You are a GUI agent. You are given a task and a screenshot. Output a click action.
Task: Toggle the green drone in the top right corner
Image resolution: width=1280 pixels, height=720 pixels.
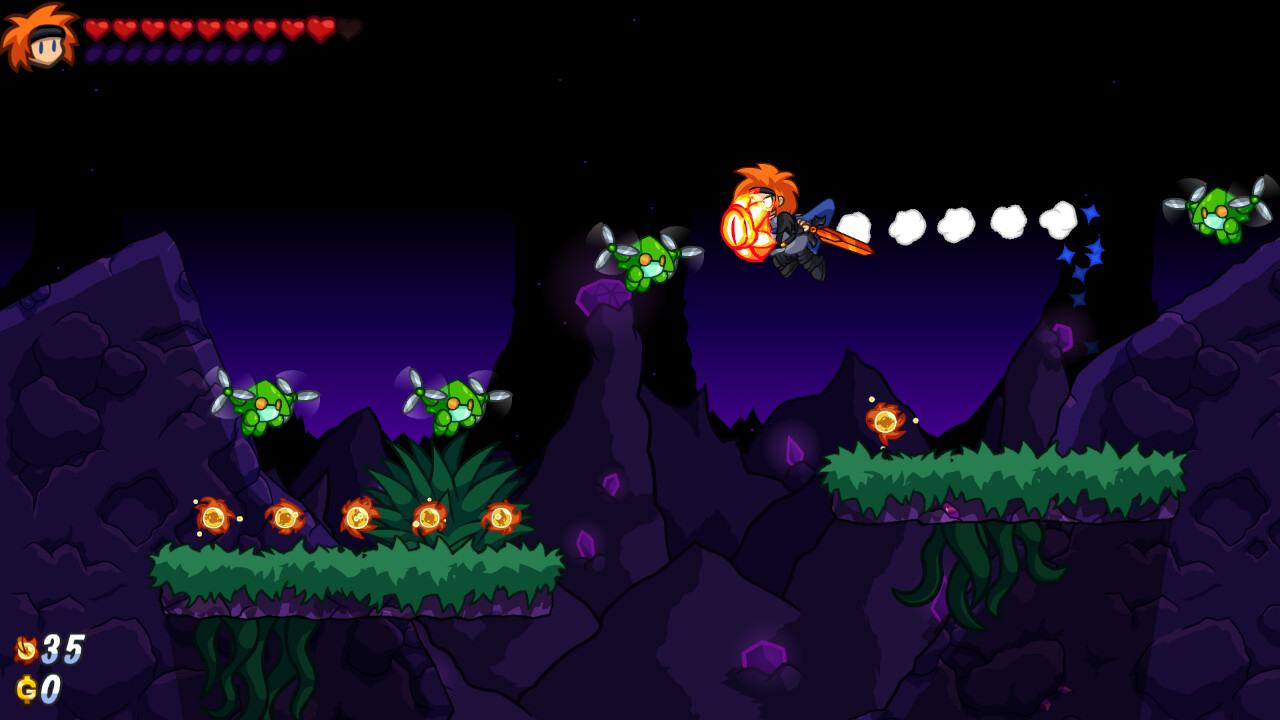tap(1216, 213)
